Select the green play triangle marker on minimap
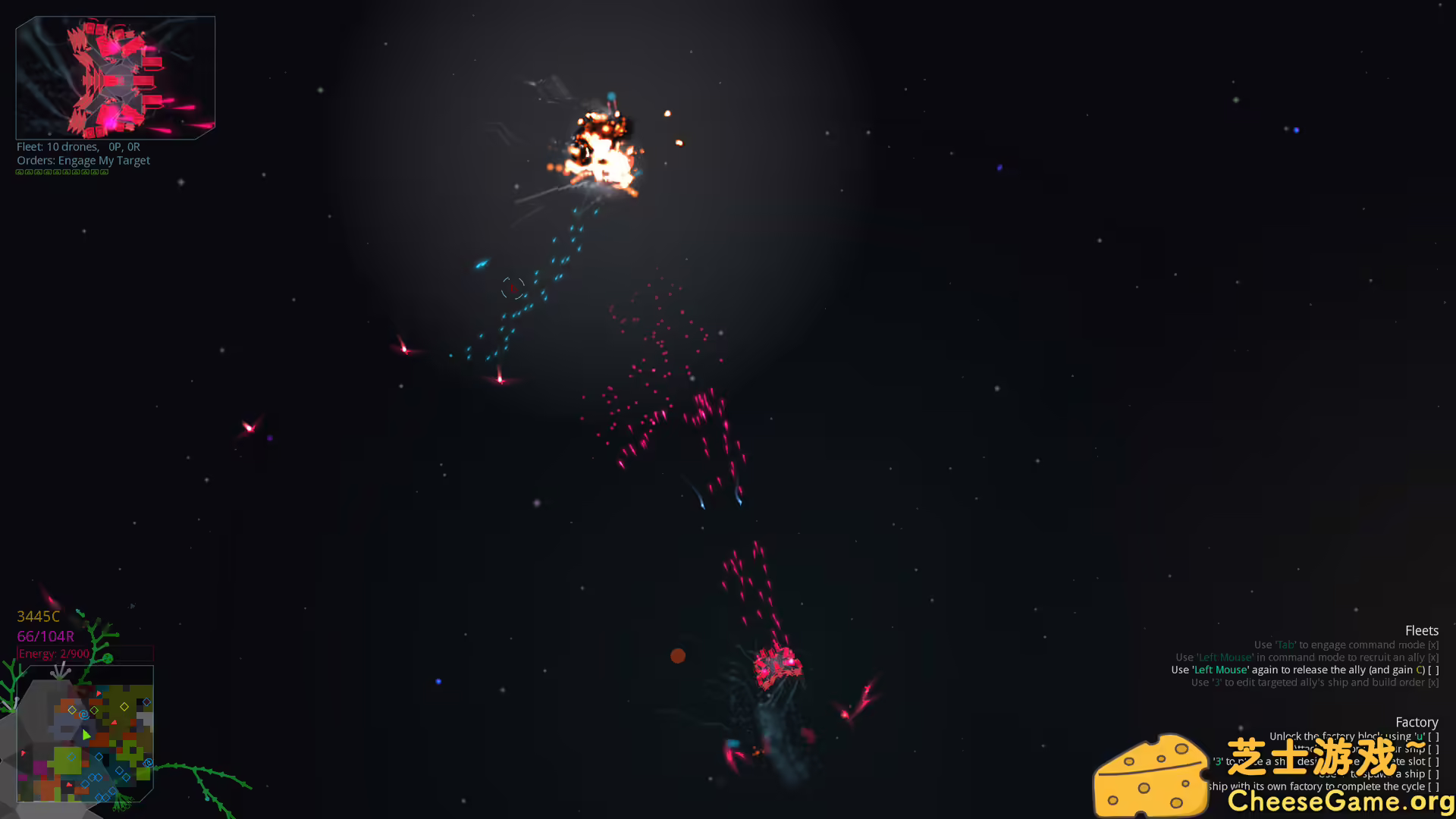1456x819 pixels. click(x=87, y=734)
